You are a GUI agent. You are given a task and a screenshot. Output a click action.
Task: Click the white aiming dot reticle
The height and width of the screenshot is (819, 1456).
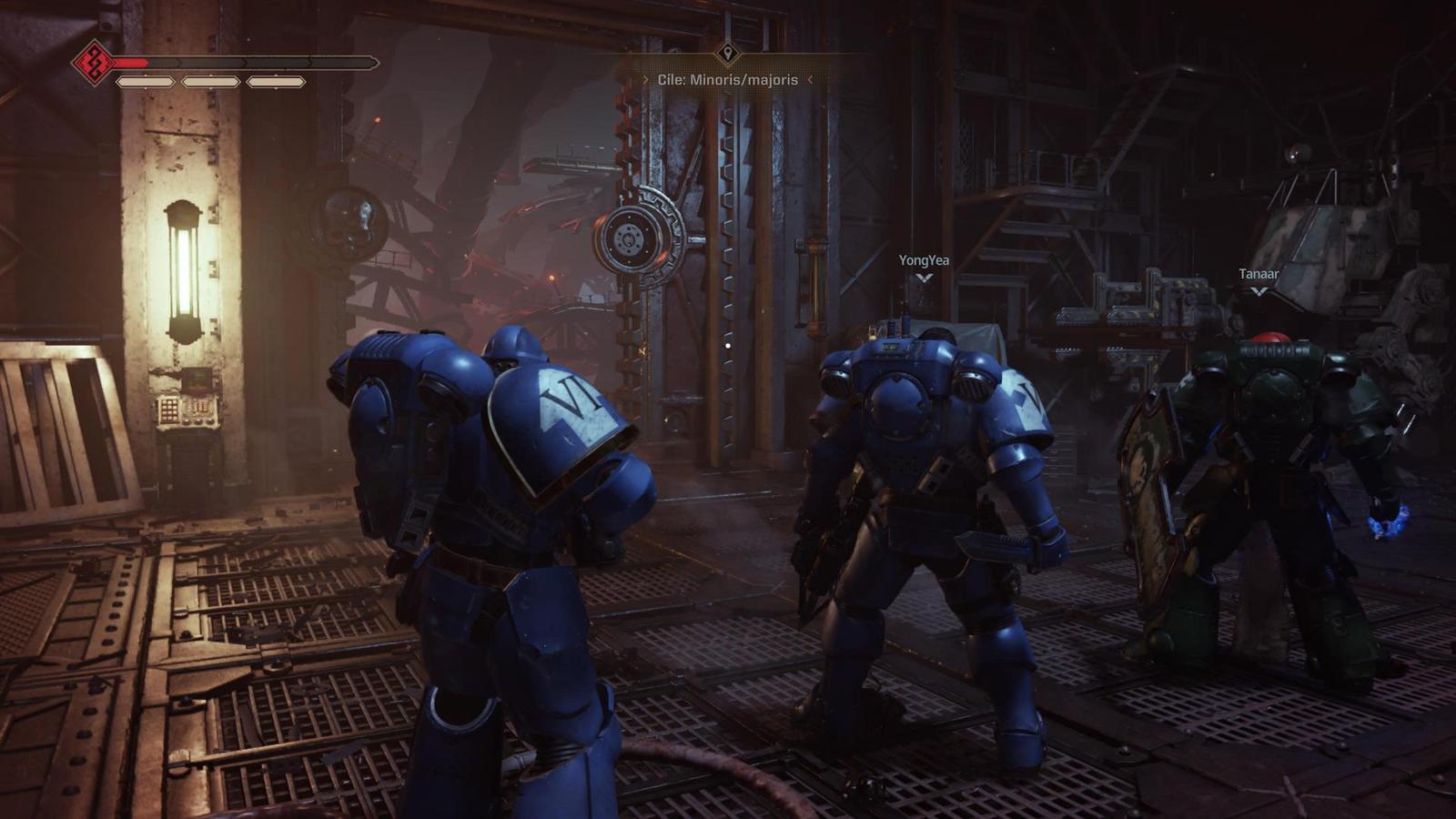pyautogui.click(x=728, y=346)
